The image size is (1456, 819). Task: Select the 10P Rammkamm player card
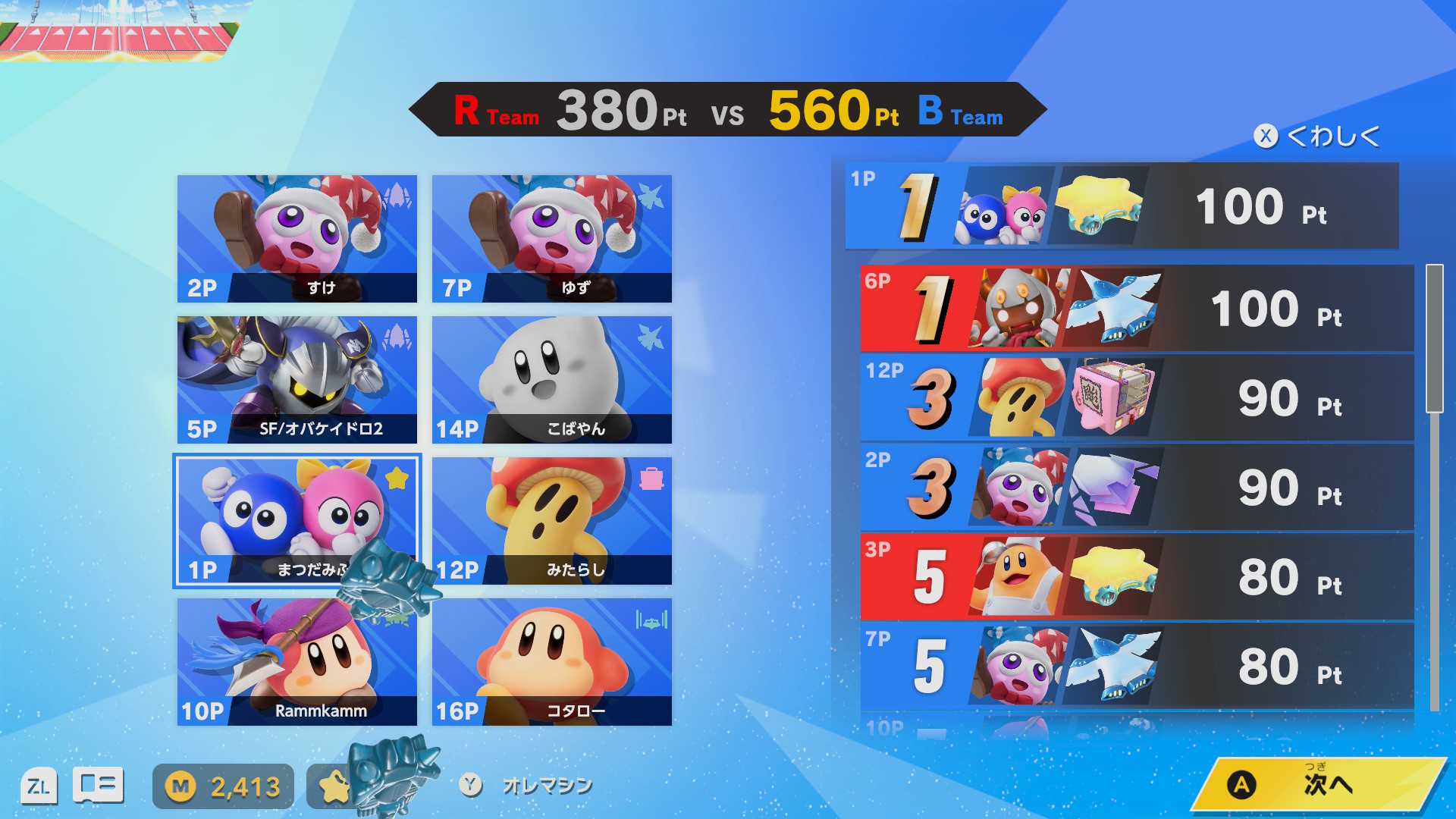click(297, 662)
